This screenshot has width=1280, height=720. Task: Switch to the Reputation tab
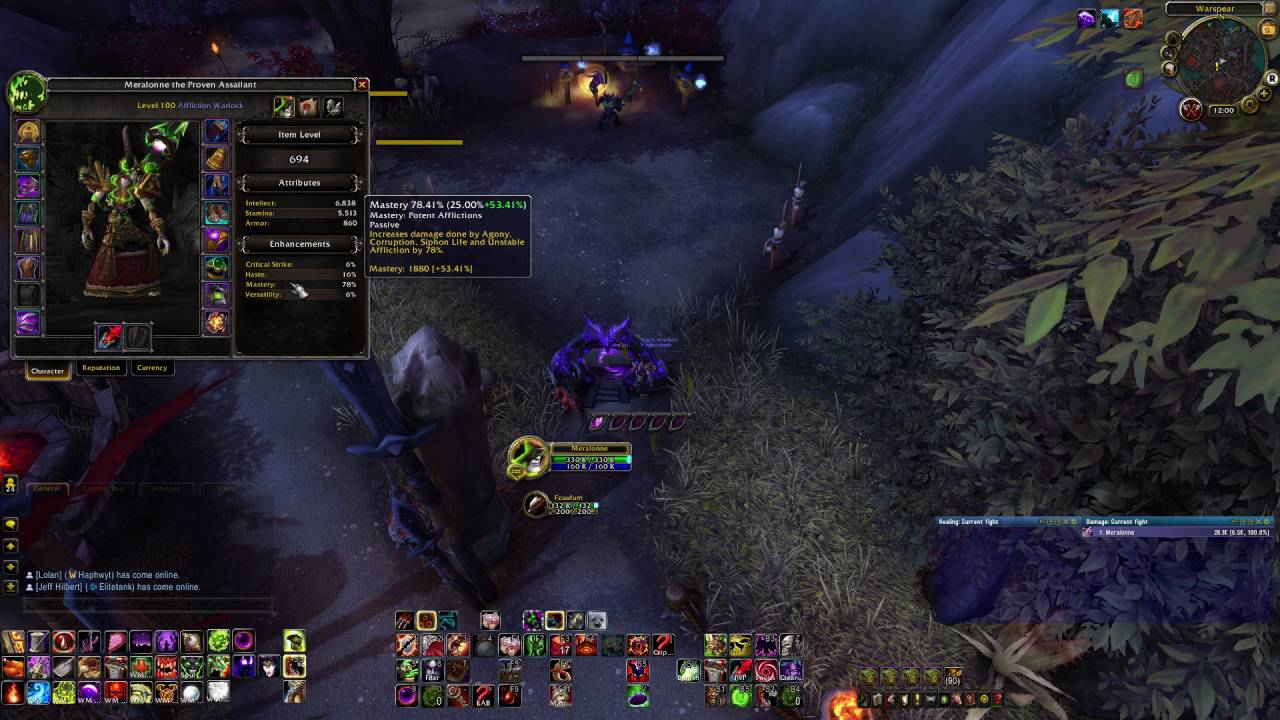point(101,368)
